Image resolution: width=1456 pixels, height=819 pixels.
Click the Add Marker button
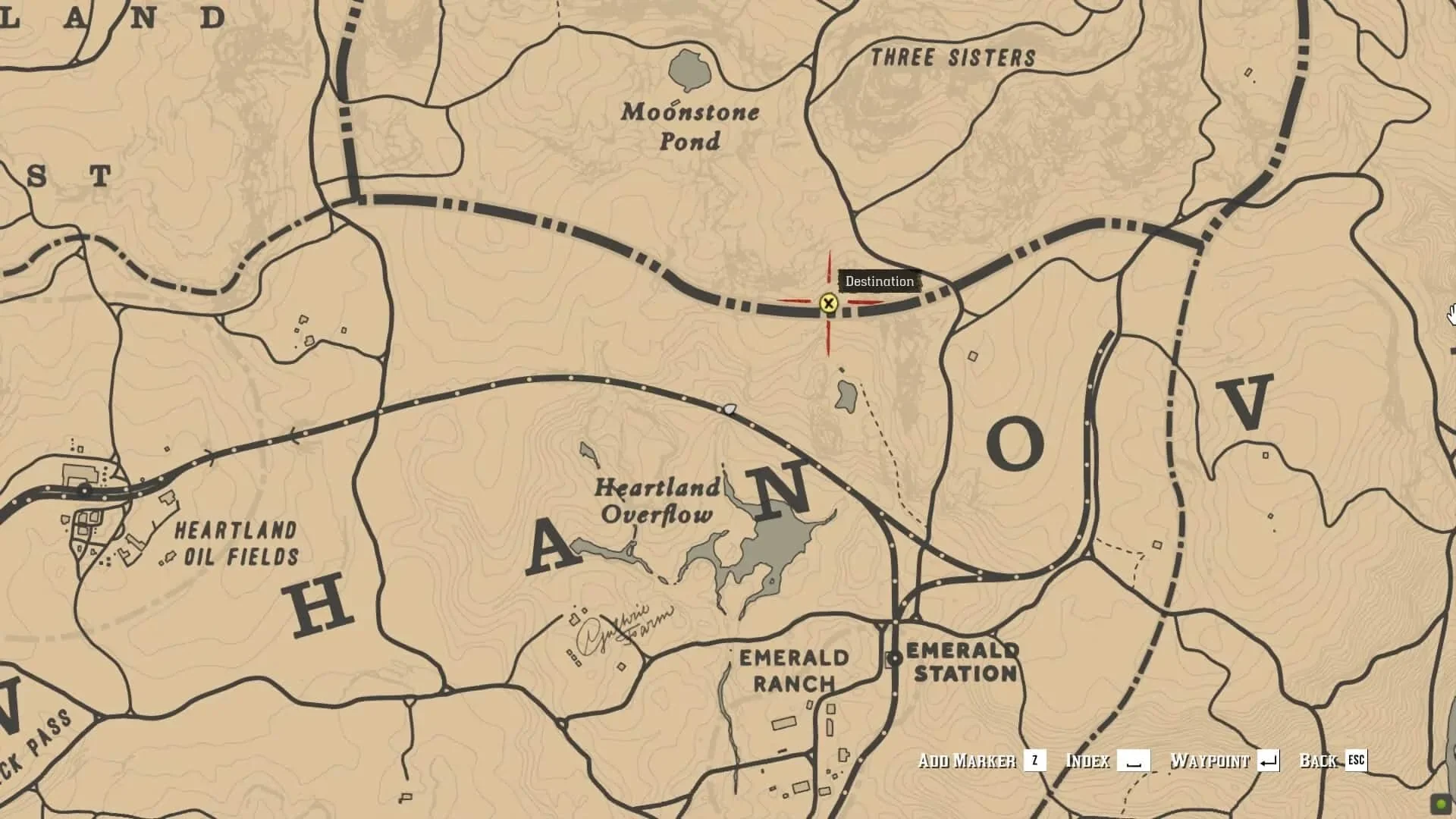[968, 761]
